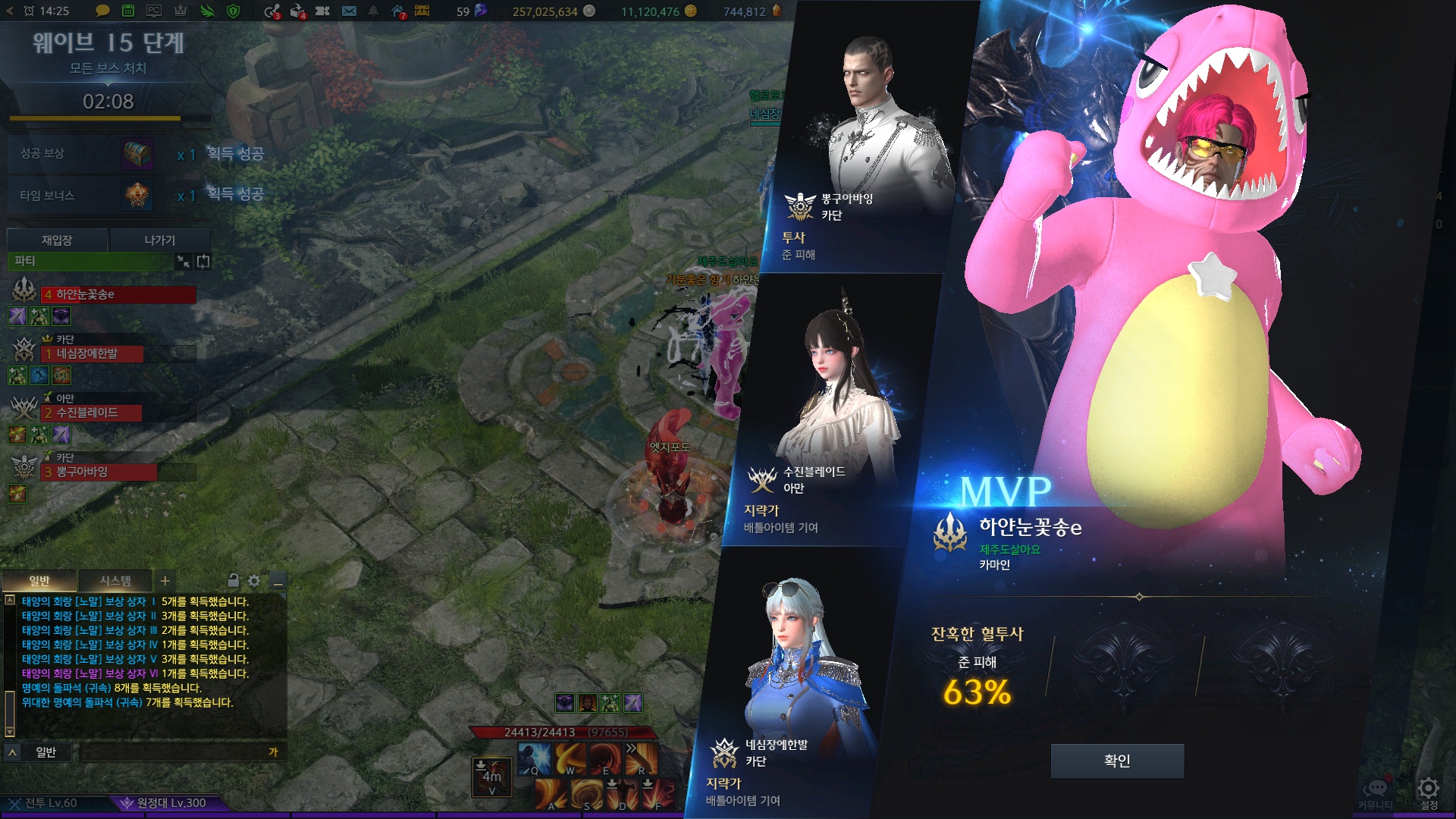Add a new chat tab

(x=165, y=581)
